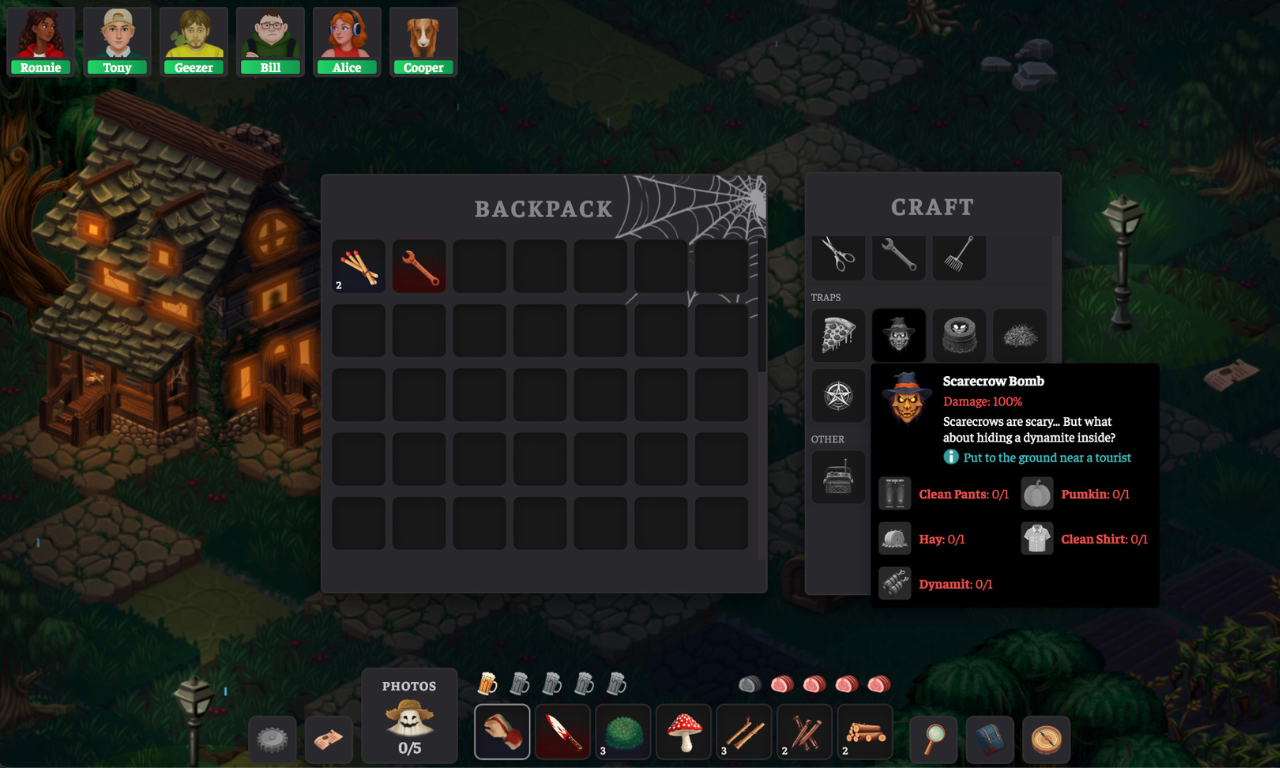The width and height of the screenshot is (1280, 768).
Task: Select the pizza trap recipe
Action: point(838,336)
